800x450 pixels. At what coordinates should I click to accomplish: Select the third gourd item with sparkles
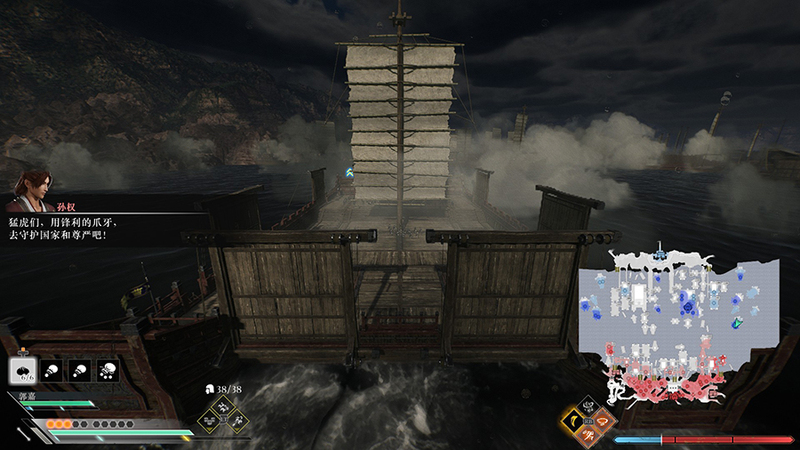pyautogui.click(x=107, y=370)
